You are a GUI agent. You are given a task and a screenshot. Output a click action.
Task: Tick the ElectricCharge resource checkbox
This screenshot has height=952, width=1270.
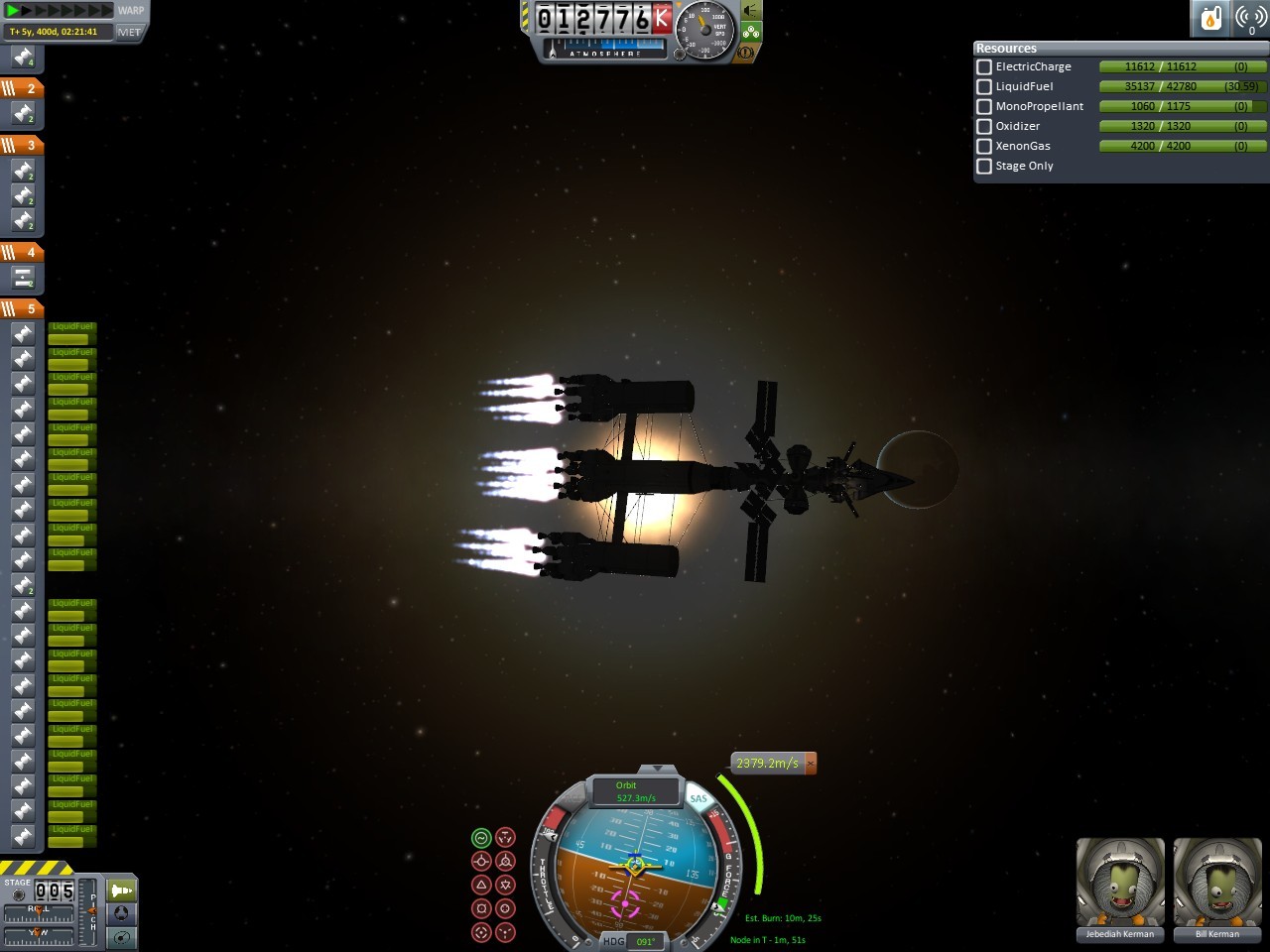point(984,67)
